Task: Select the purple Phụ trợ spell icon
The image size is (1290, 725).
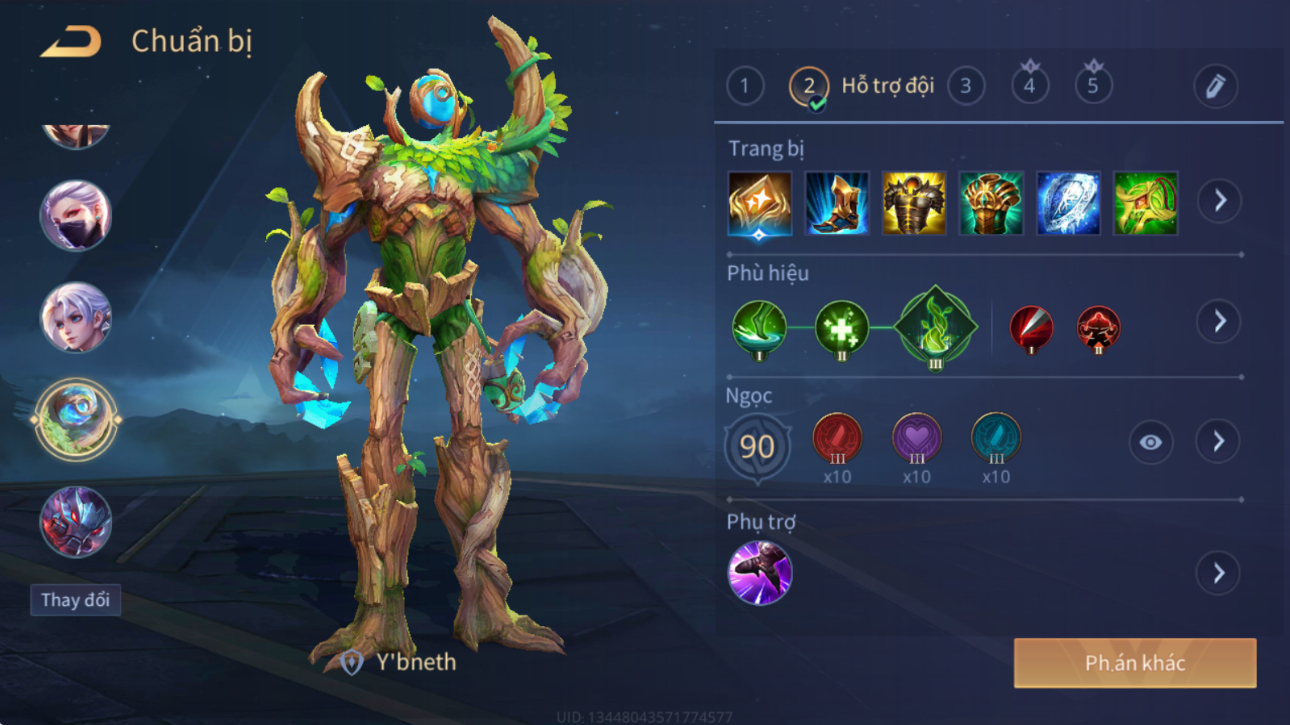Action: (759, 573)
